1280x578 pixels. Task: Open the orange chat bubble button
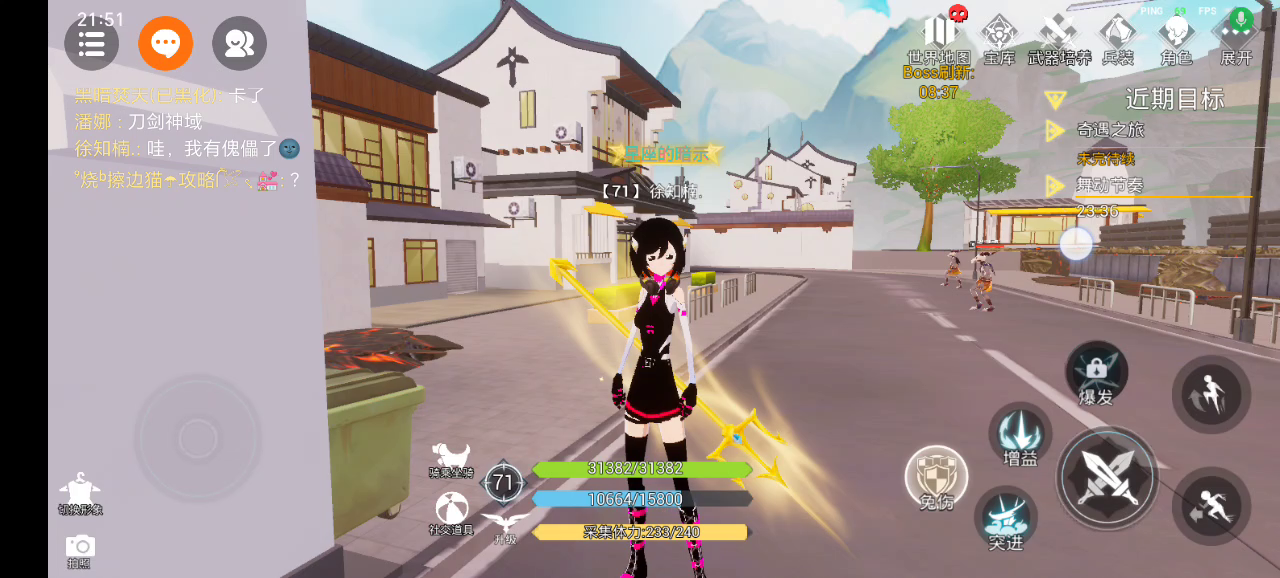click(165, 44)
